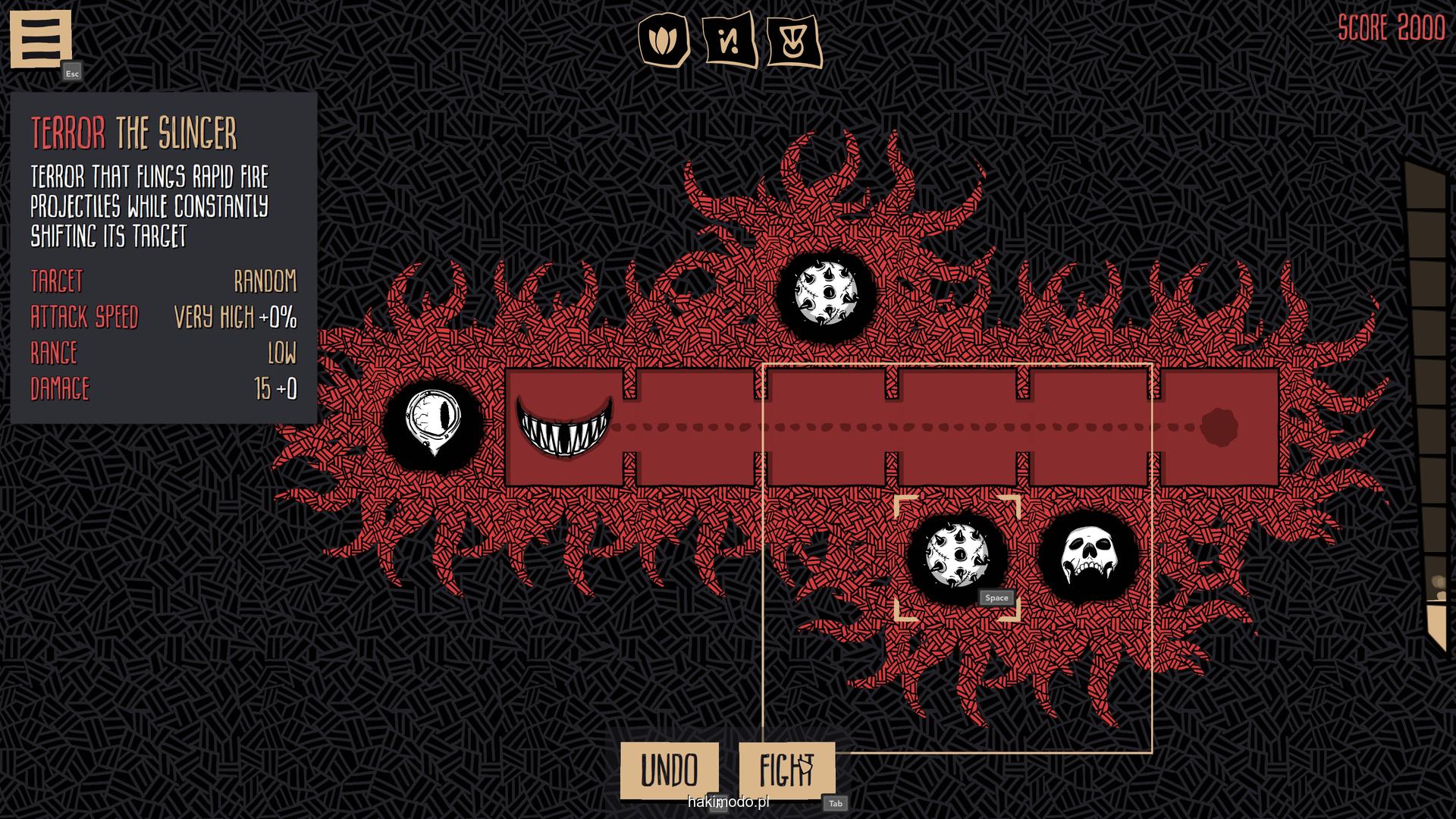Select the eyeball terror tower
The image size is (1456, 819).
click(433, 422)
